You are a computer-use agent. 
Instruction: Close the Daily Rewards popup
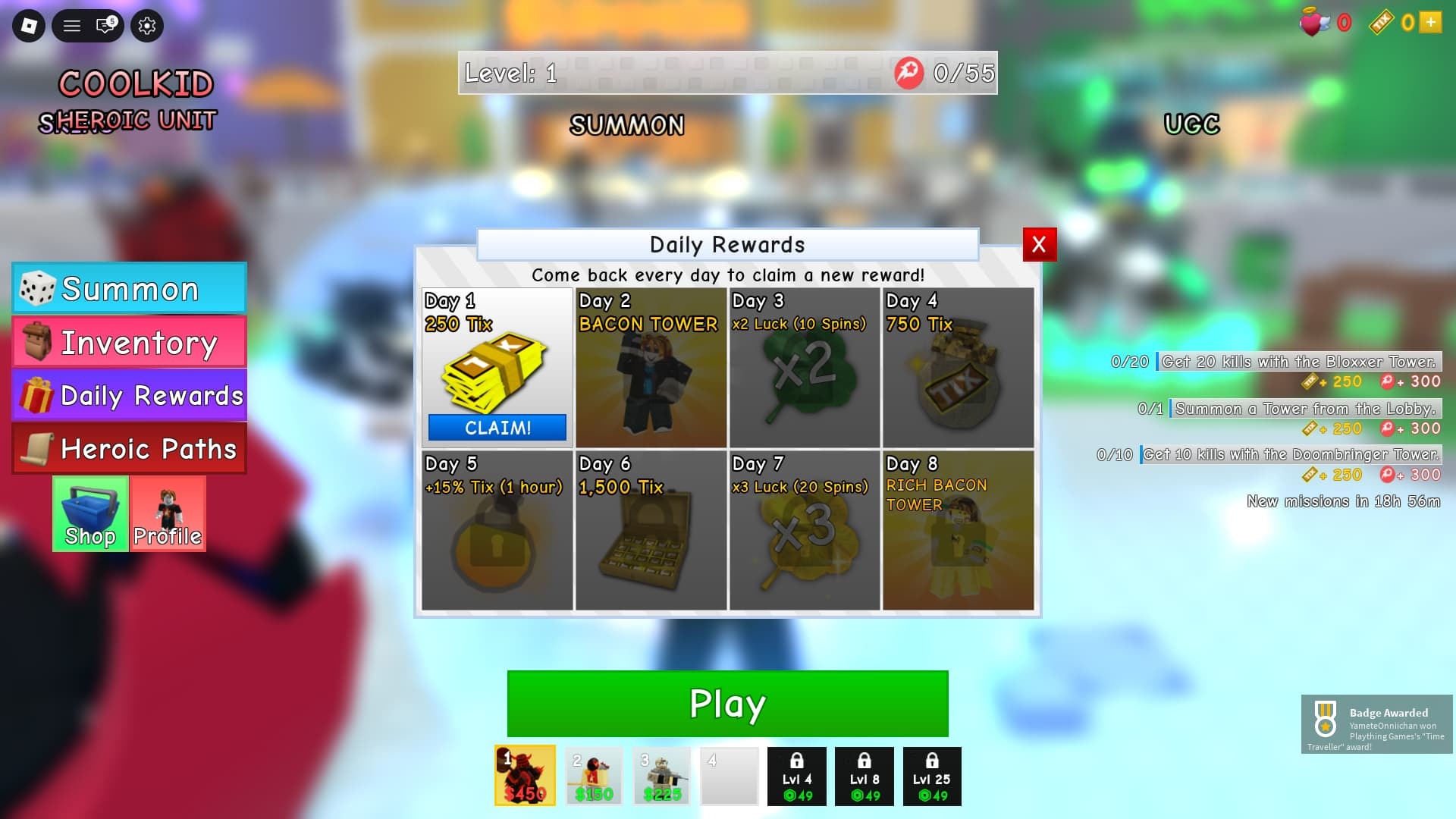click(1038, 245)
